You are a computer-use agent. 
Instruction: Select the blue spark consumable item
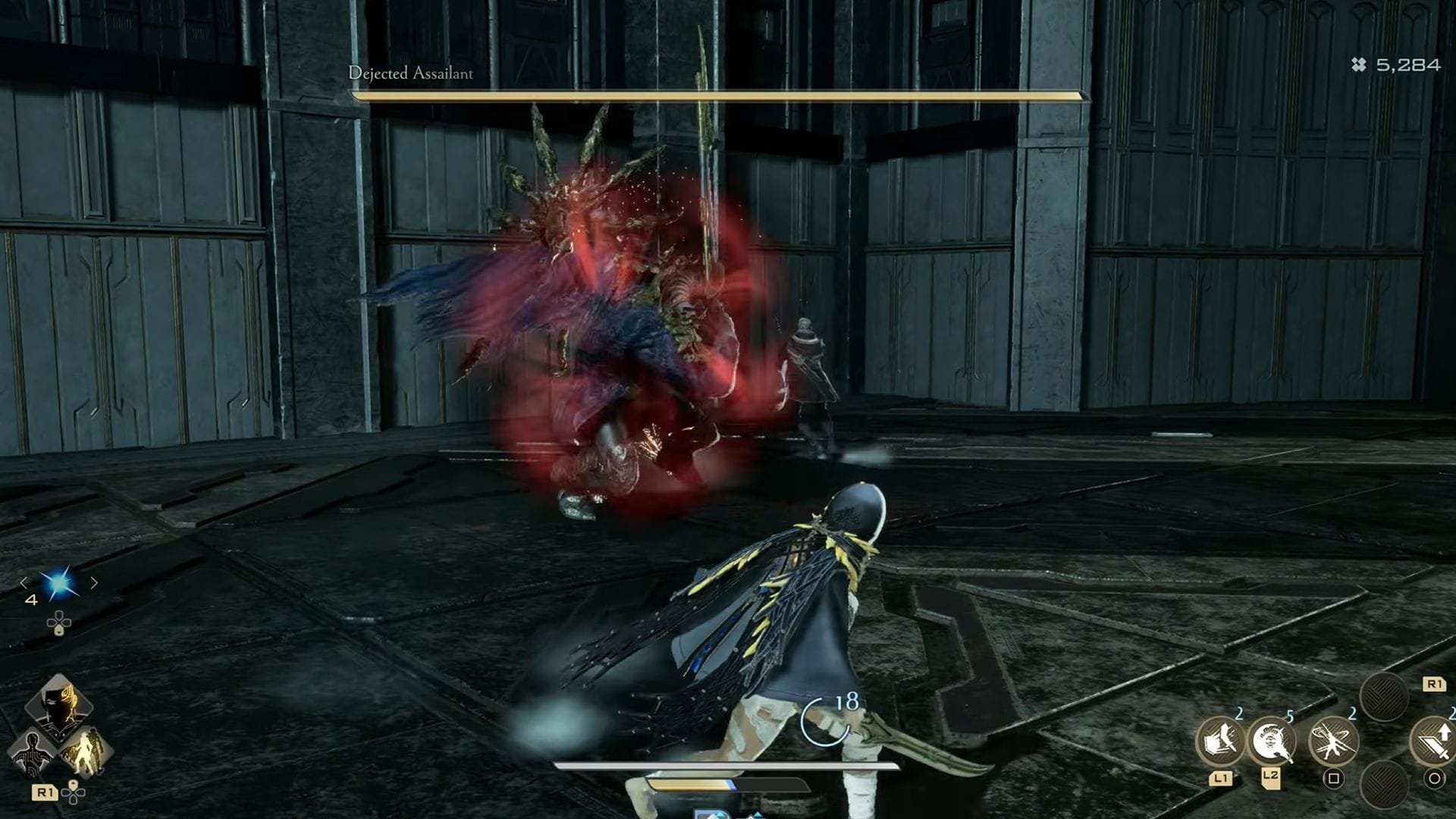point(58,583)
